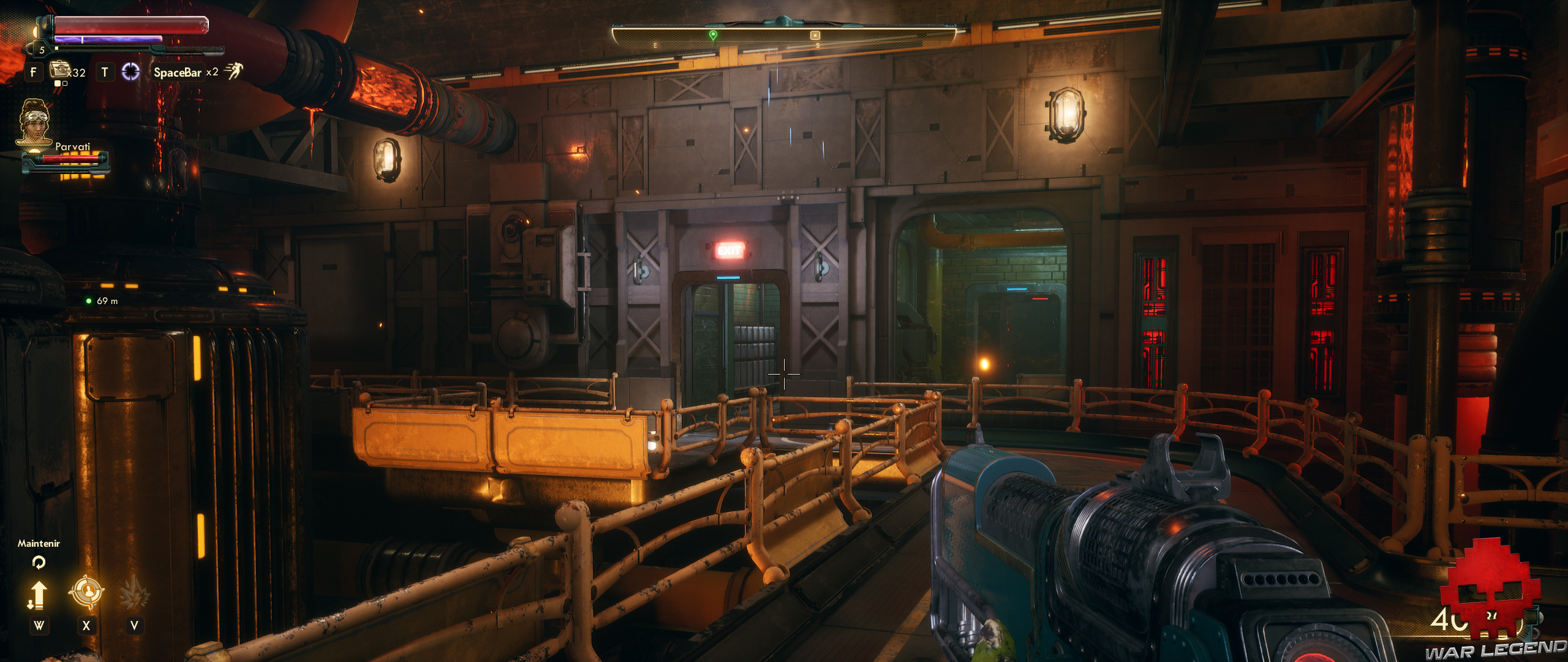Click the companion move order arrow icon
The width and height of the screenshot is (1568, 662).
click(x=39, y=593)
